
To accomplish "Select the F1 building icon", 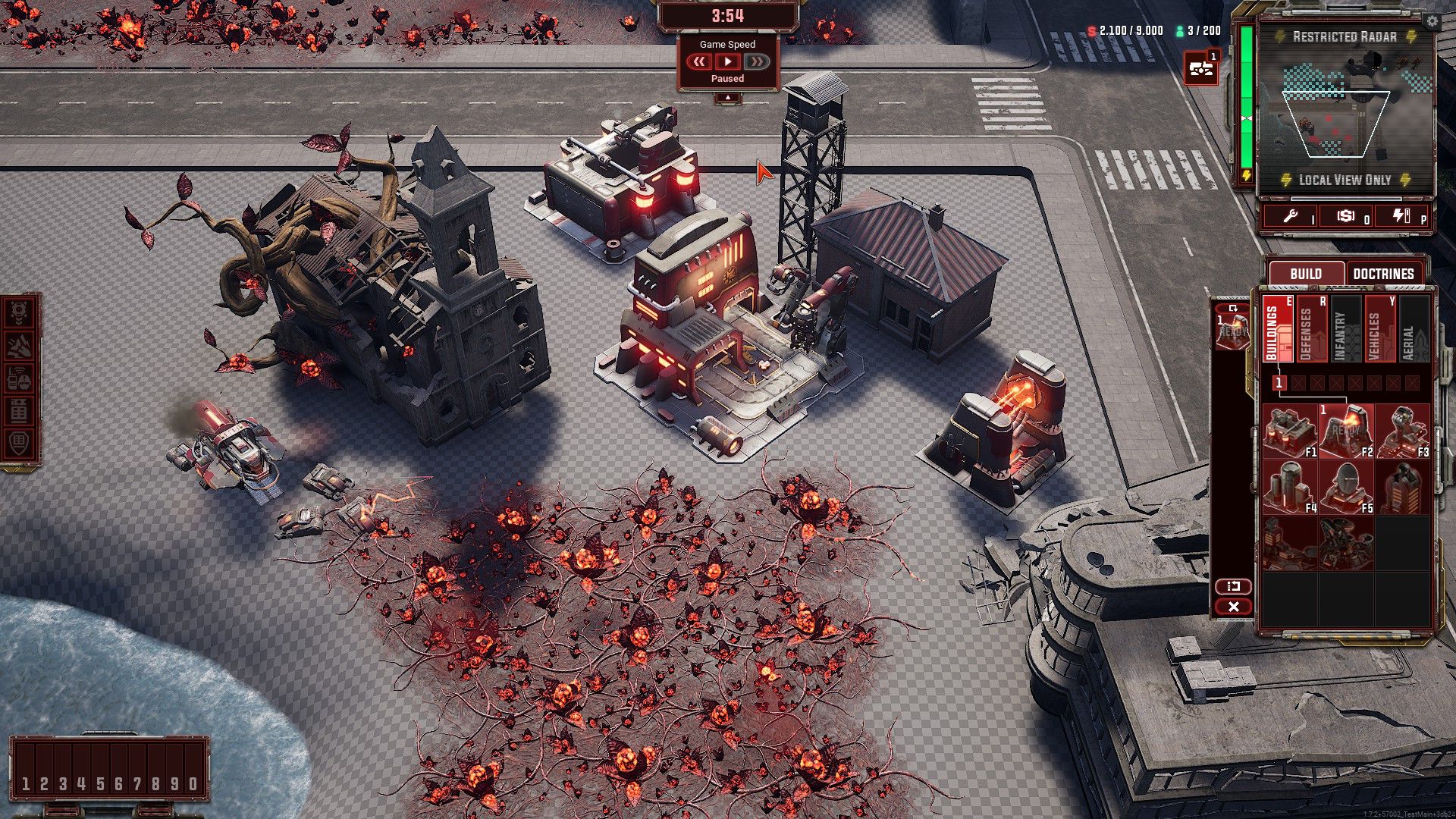I will pyautogui.click(x=1290, y=431).
